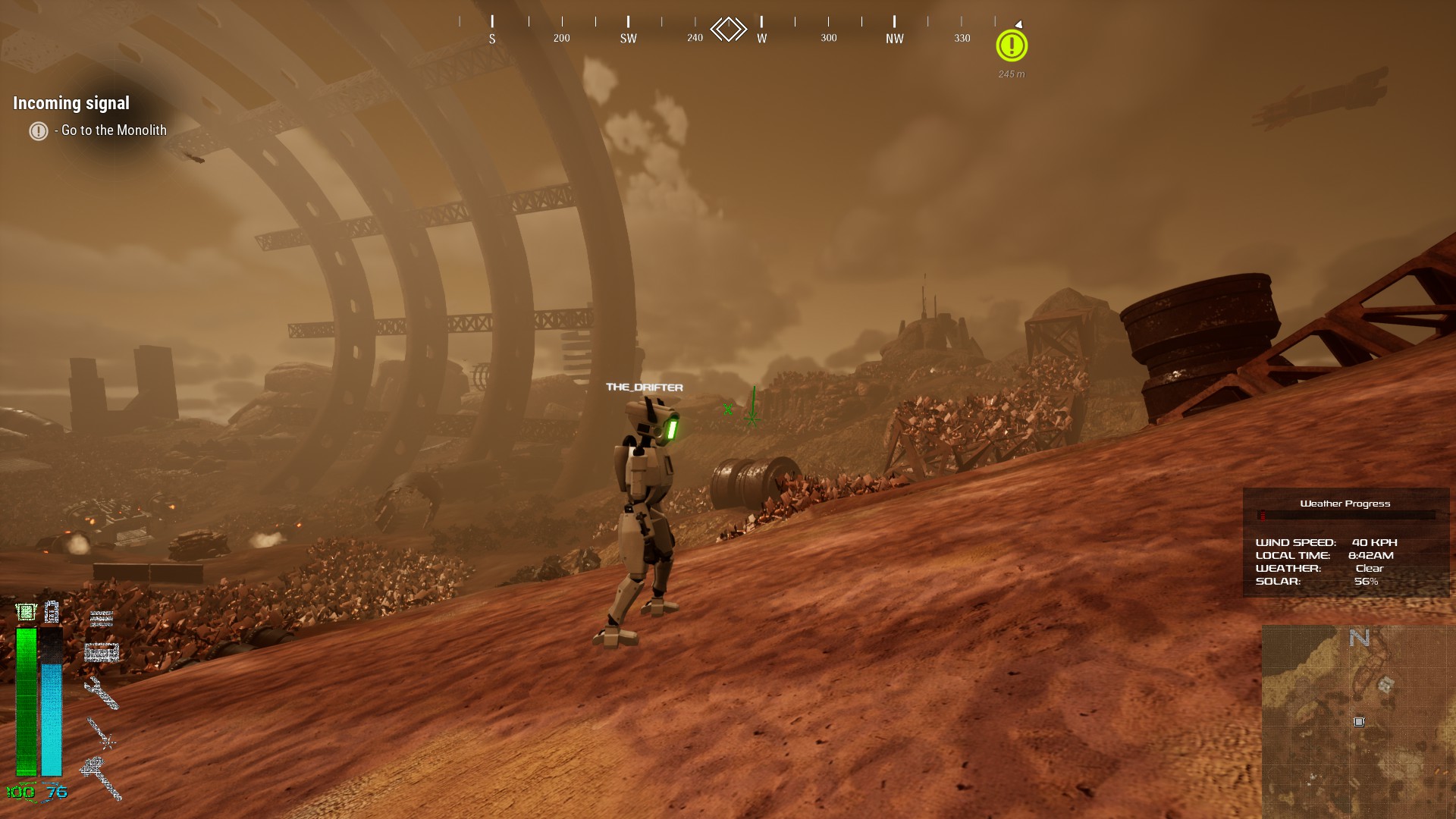The image size is (1456, 819).
Task: Click the diamond heading indicator on compass
Action: point(728,30)
